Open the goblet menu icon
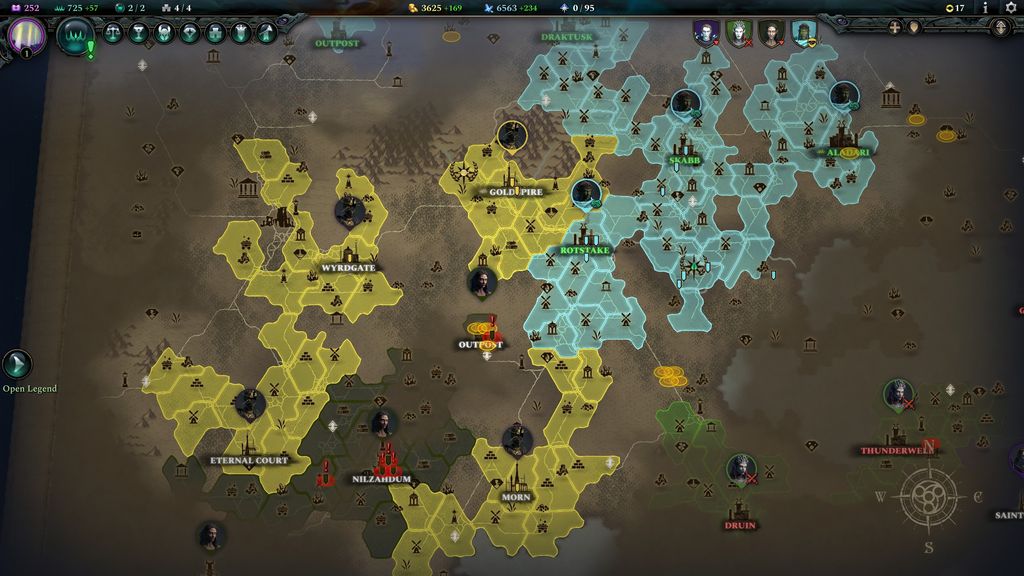This screenshot has width=1024, height=576. (x=139, y=33)
